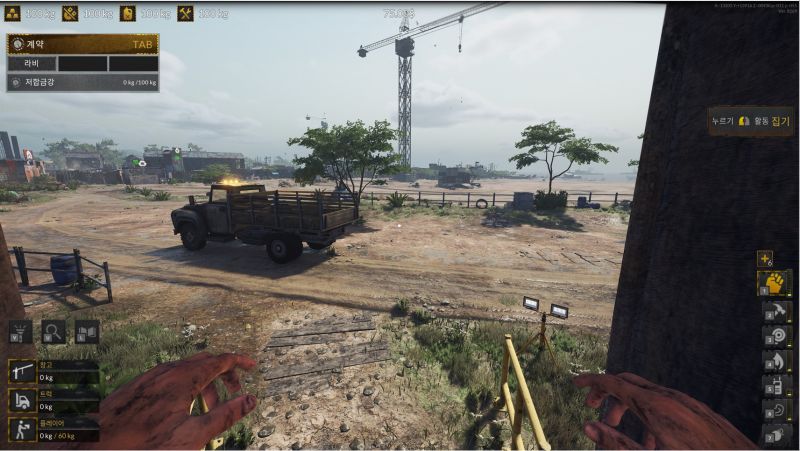The image size is (800, 451).
Task: Select the player carrying-load icon
Action: [22, 430]
